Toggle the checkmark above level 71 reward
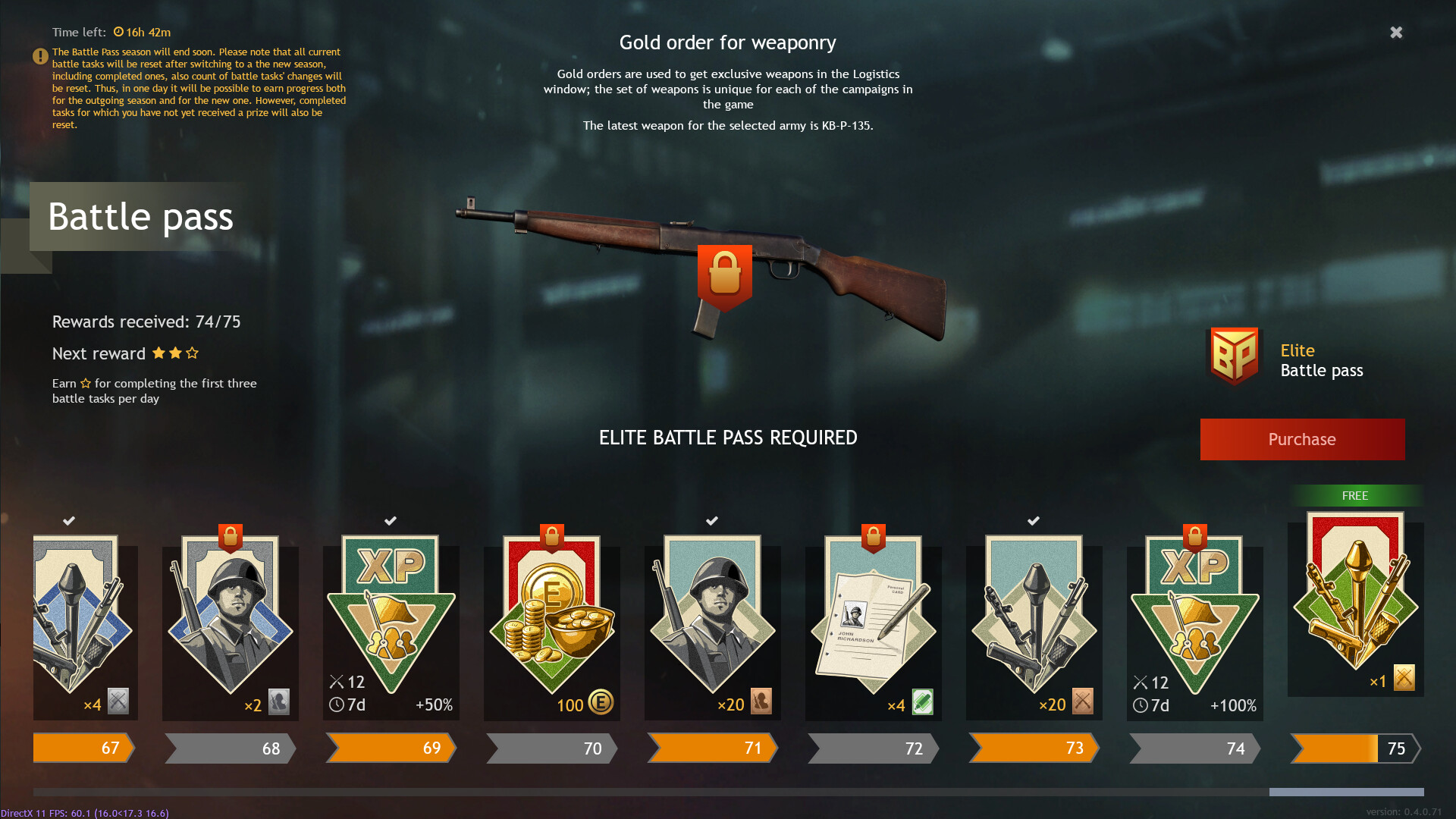This screenshot has height=819, width=1456. [711, 521]
